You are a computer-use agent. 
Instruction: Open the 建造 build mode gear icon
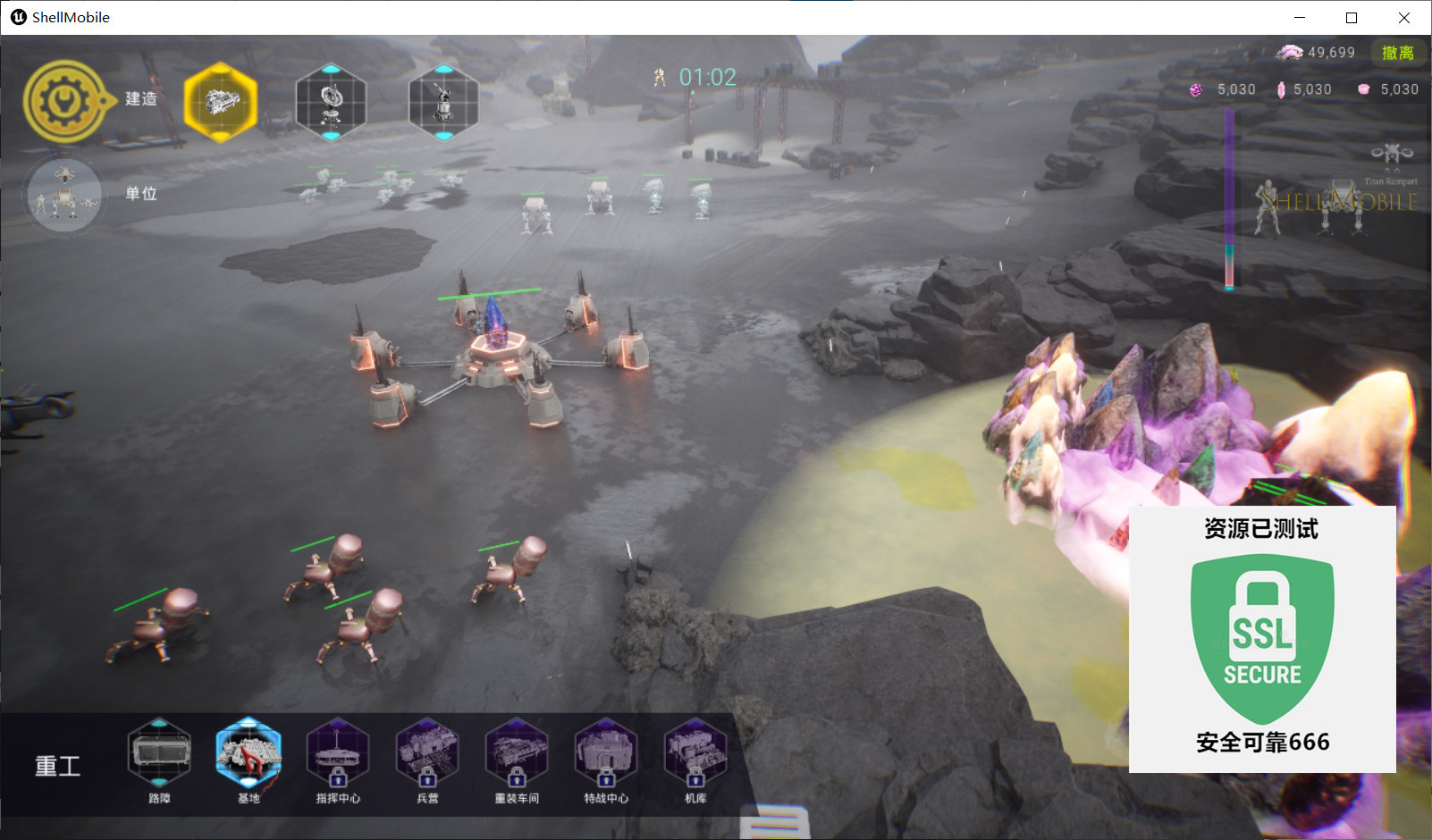(63, 101)
